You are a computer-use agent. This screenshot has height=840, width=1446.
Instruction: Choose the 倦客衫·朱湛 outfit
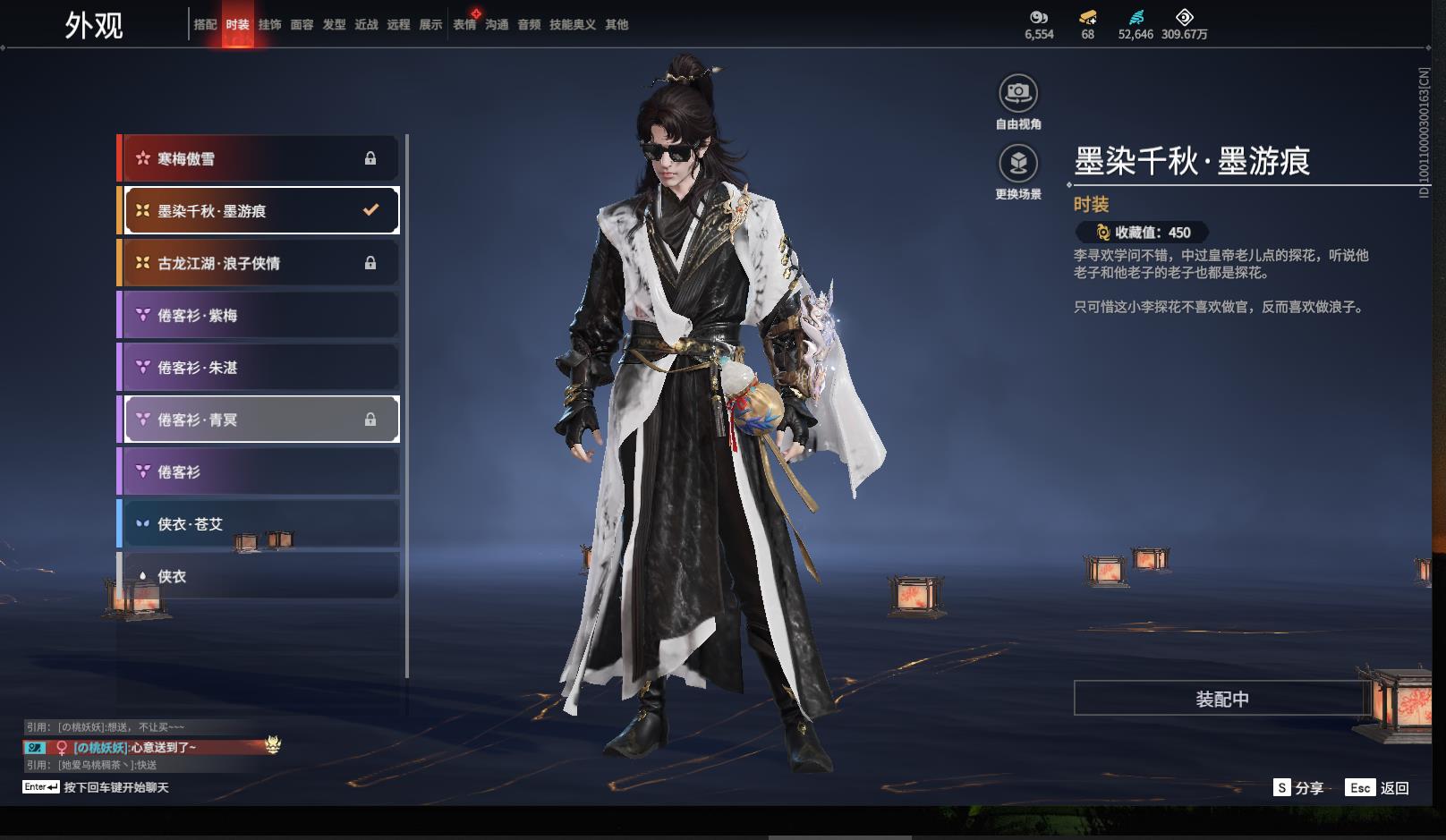coord(259,368)
